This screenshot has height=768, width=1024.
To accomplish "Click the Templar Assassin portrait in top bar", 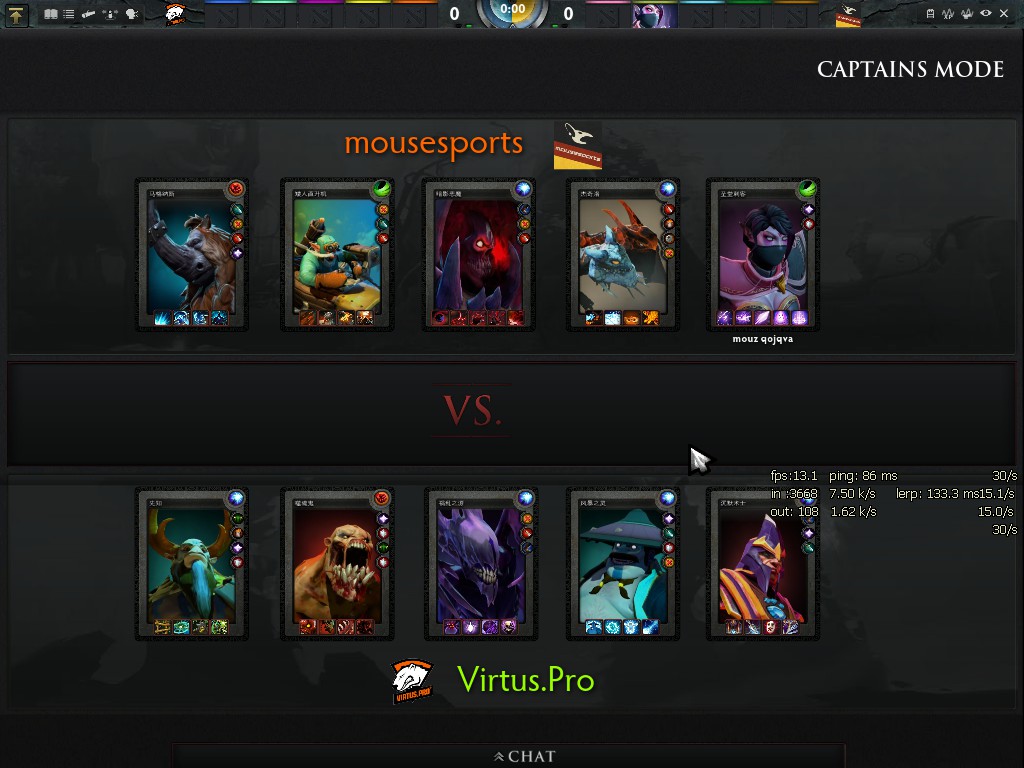I will click(655, 15).
